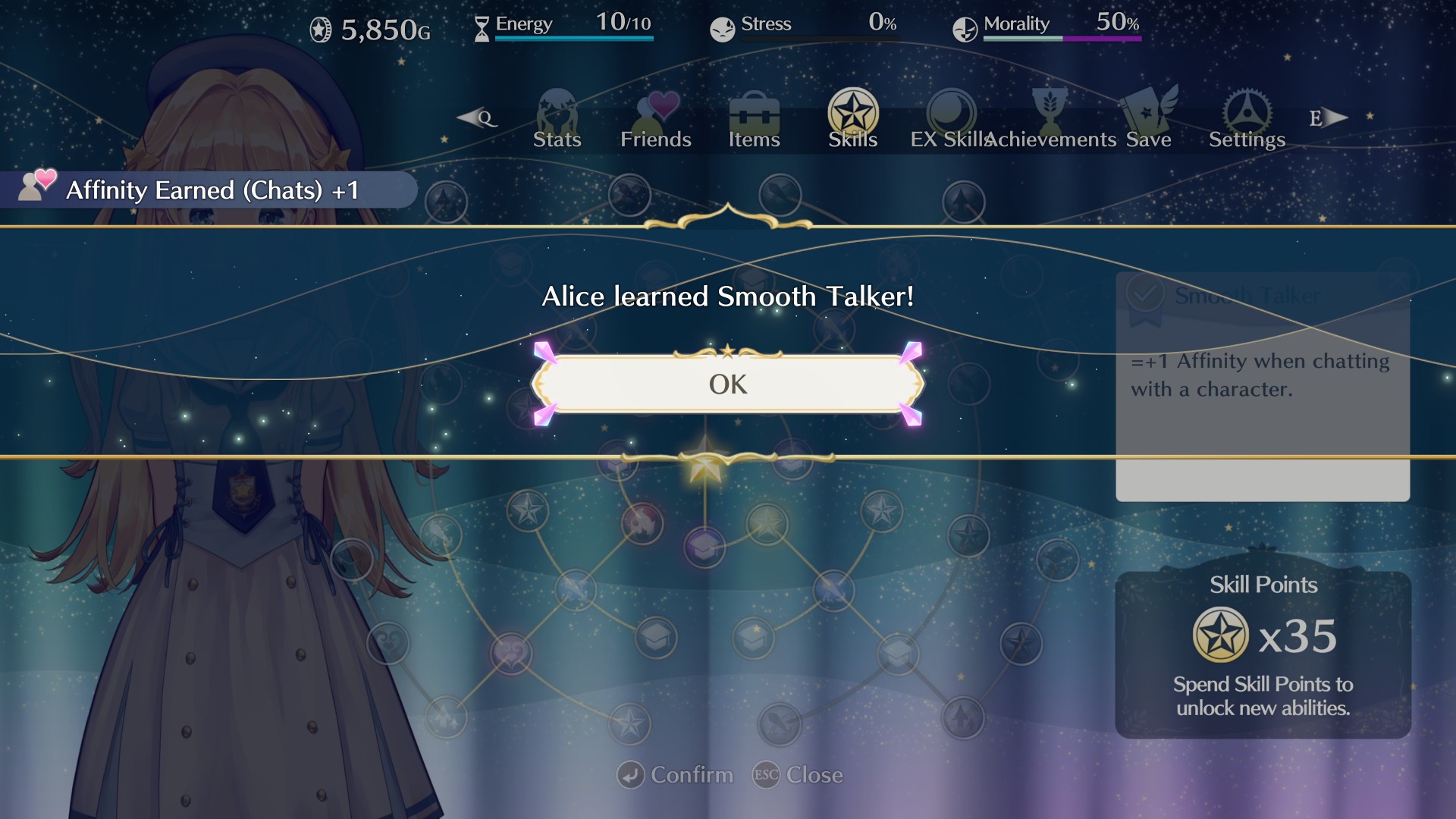Switch to the Settings tab

[1247, 120]
